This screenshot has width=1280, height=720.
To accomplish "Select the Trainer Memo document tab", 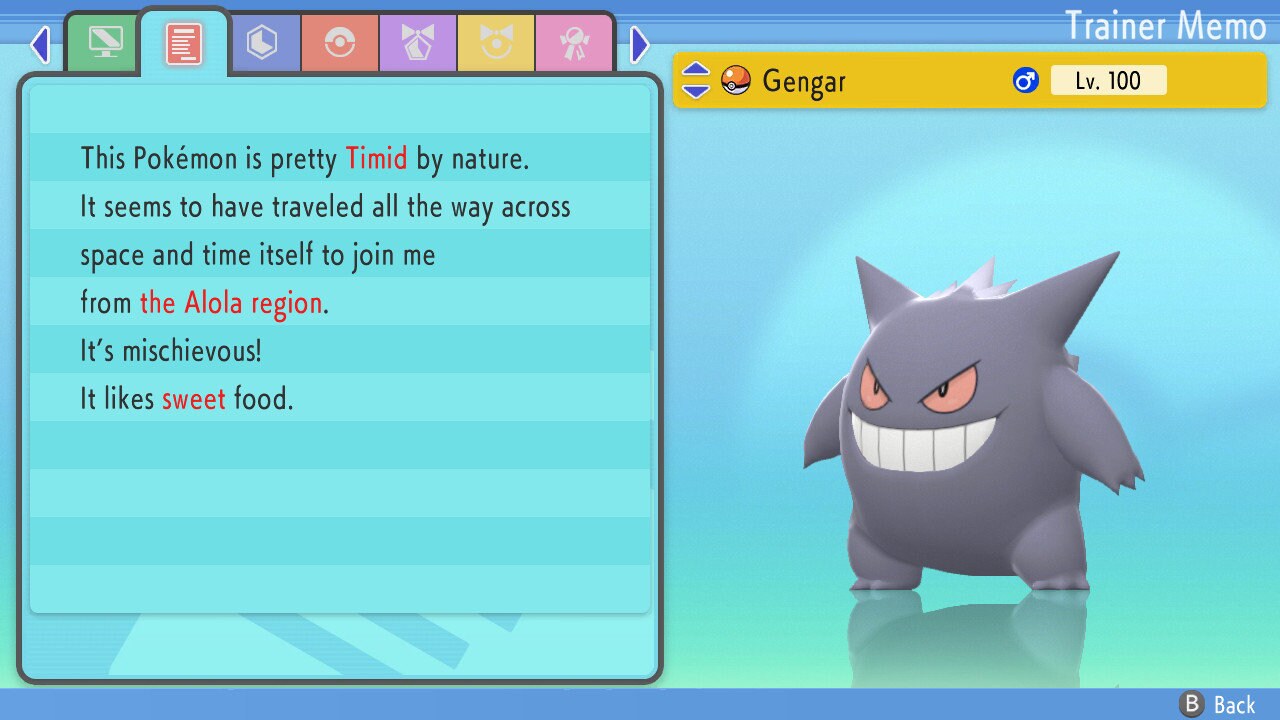I will pyautogui.click(x=183, y=44).
